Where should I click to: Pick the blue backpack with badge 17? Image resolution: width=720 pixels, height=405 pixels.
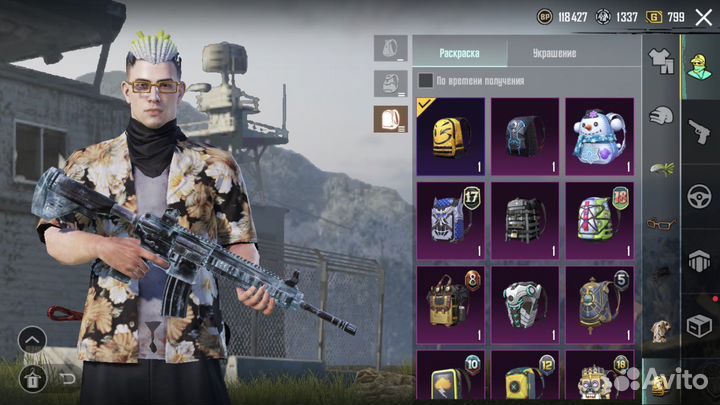tap(450, 219)
